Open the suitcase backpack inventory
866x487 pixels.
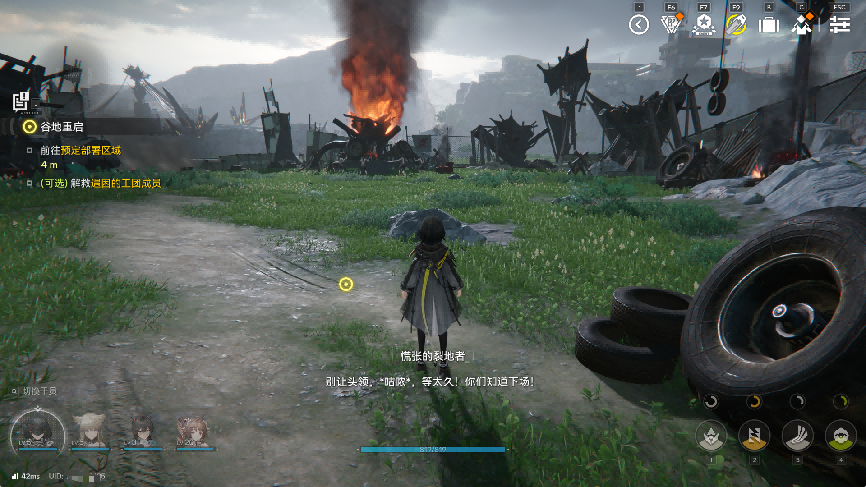point(768,24)
